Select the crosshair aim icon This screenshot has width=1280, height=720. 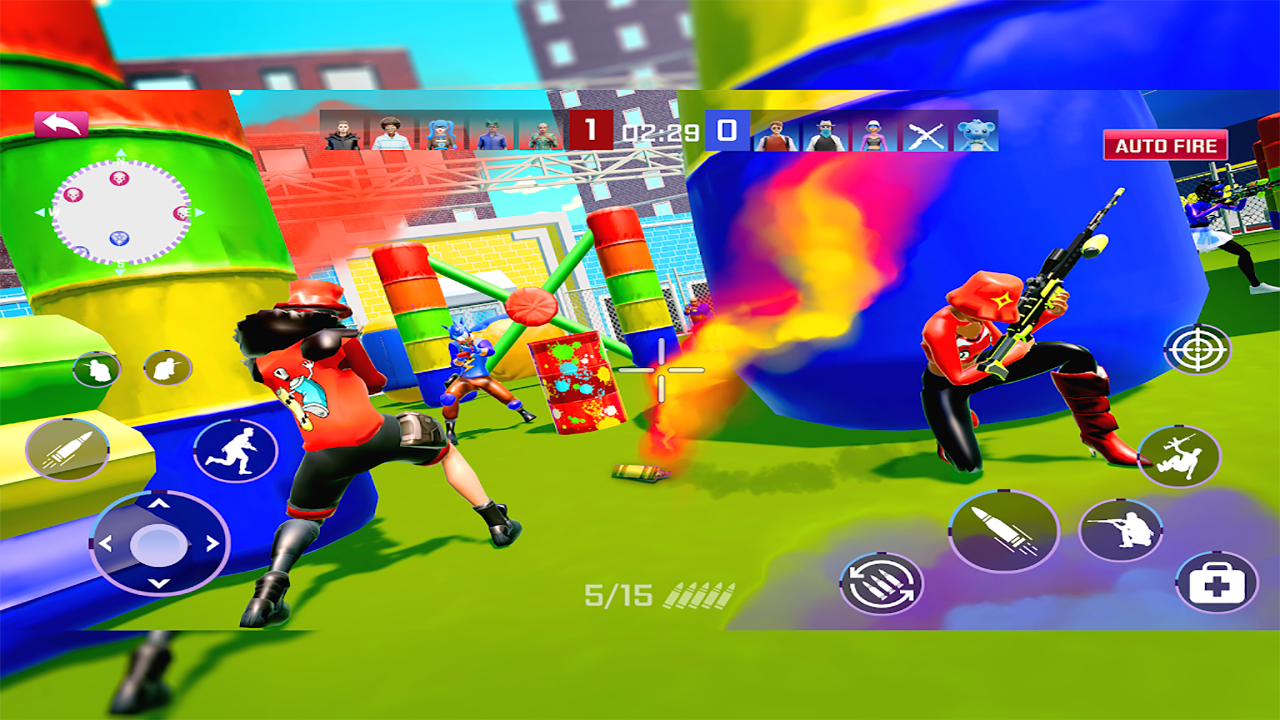[1198, 351]
